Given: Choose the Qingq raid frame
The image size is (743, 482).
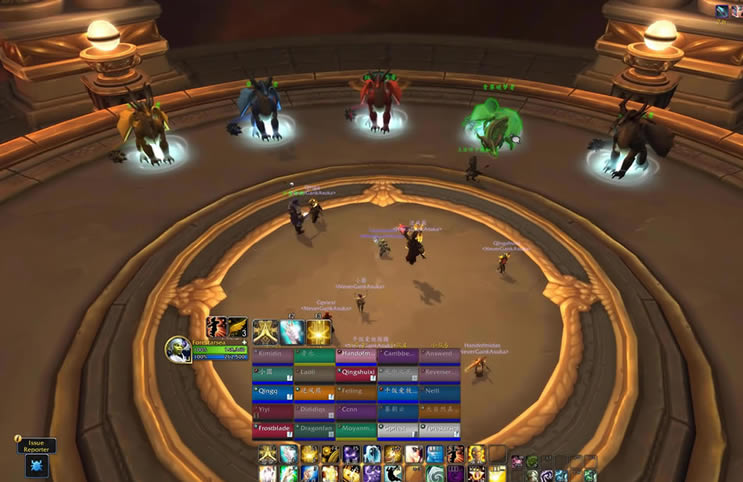Looking at the screenshot, I should tap(273, 391).
